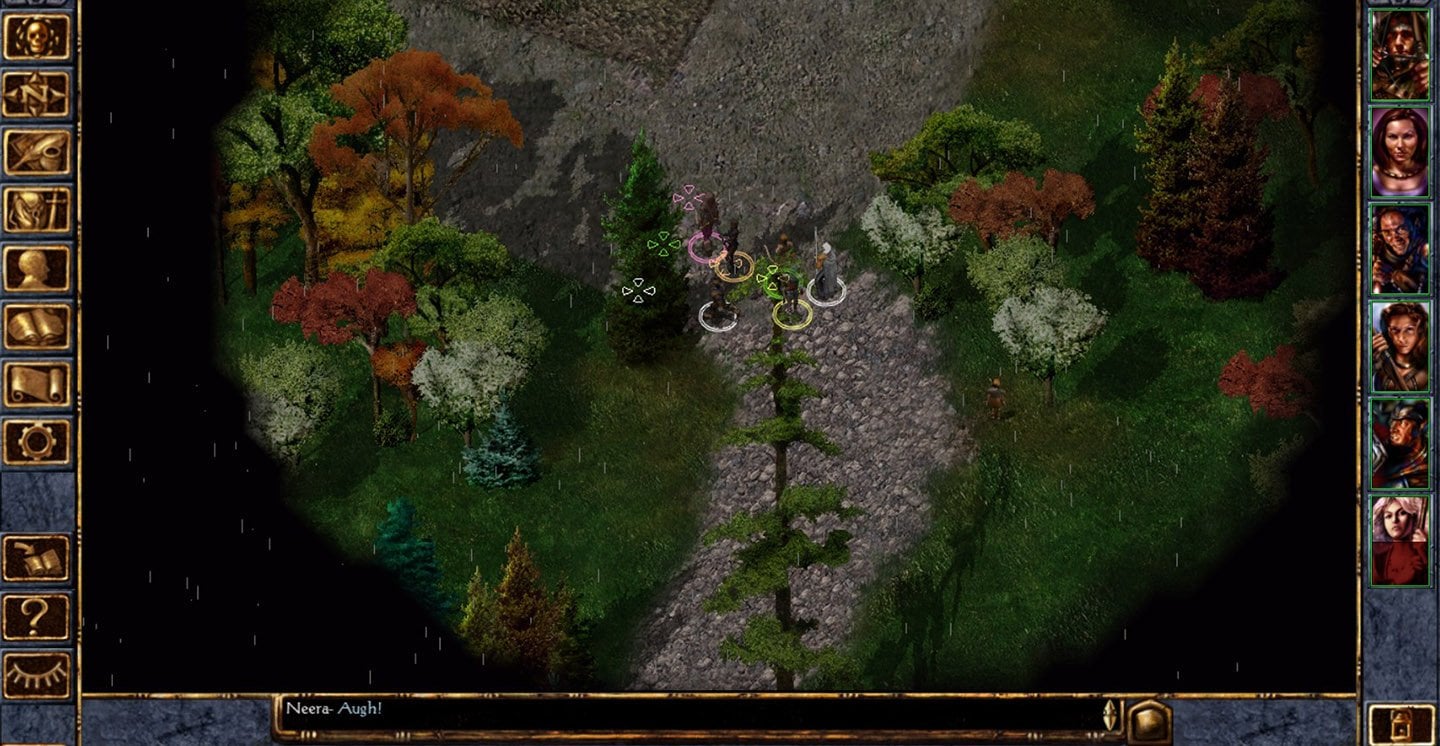Choose the grinning scarred man portrait
The image size is (1440, 746).
[x=1399, y=248]
